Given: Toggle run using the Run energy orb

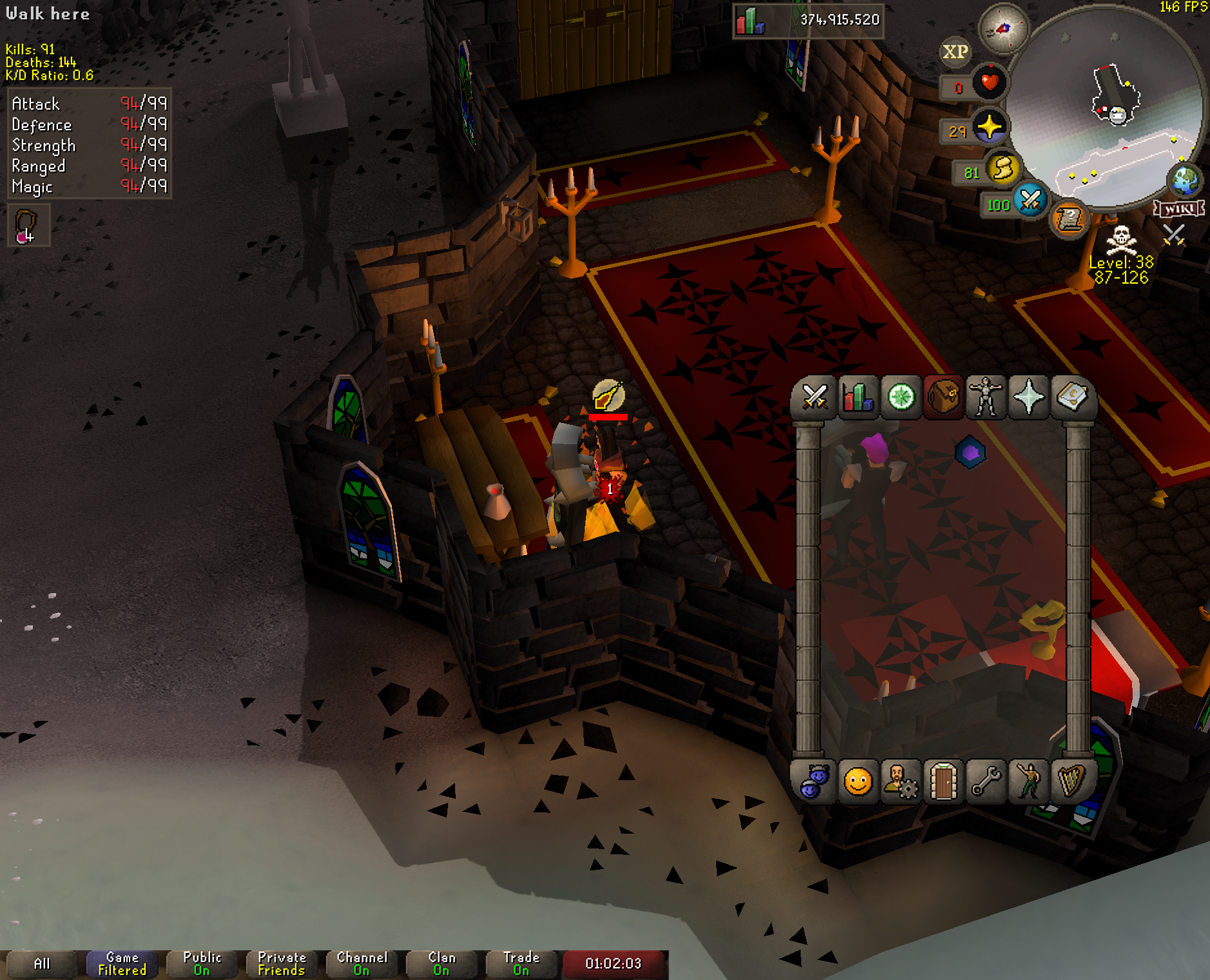Looking at the screenshot, I should coord(1003,169).
